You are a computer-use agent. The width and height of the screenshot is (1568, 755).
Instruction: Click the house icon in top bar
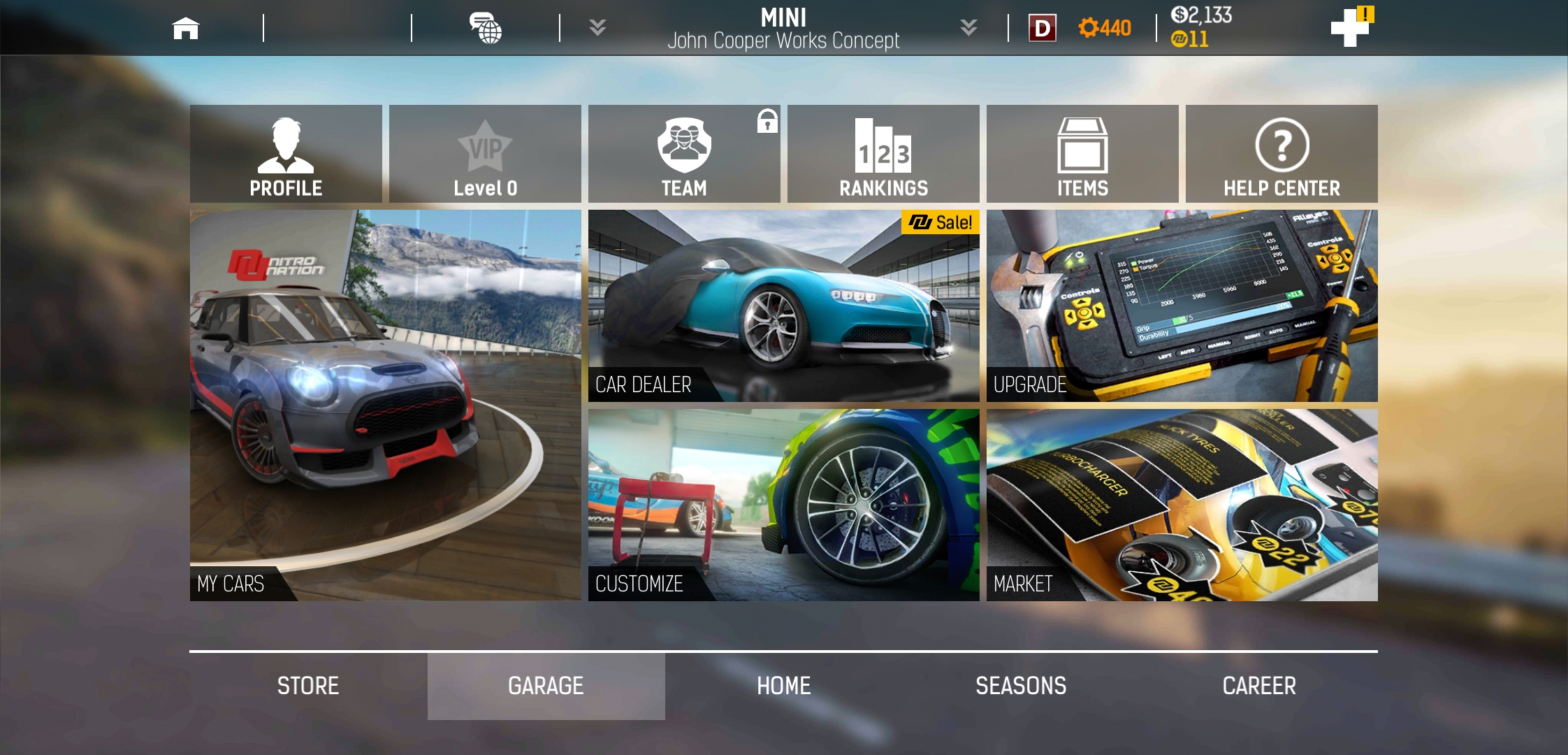click(186, 29)
